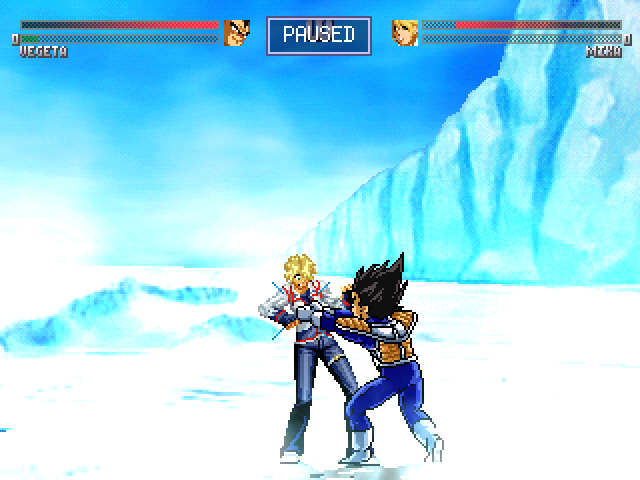Select the blonde opponent's portrait
640x480 pixels.
(x=404, y=32)
